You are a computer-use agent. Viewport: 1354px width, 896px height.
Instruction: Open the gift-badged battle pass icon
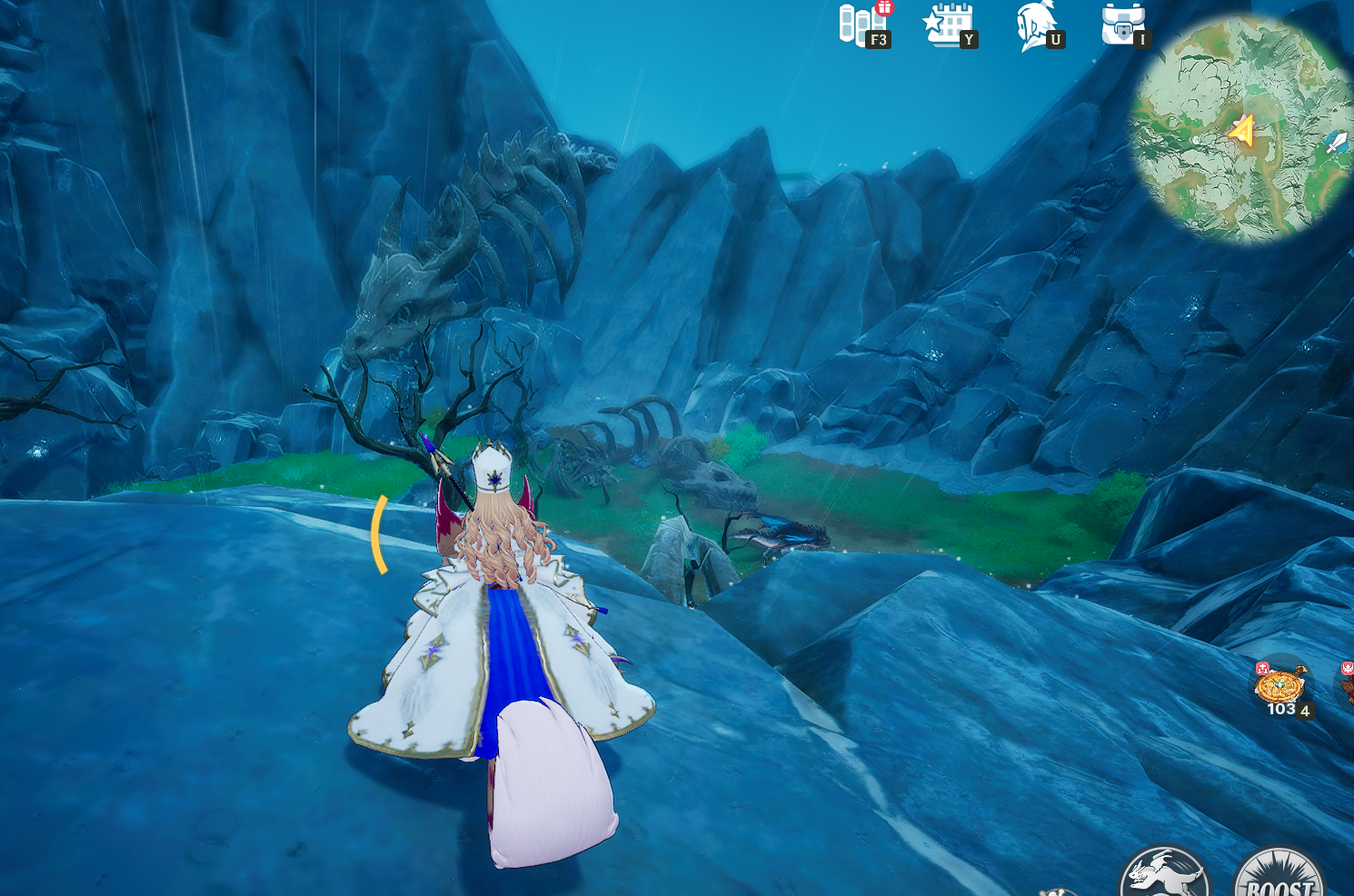pyautogui.click(x=860, y=25)
